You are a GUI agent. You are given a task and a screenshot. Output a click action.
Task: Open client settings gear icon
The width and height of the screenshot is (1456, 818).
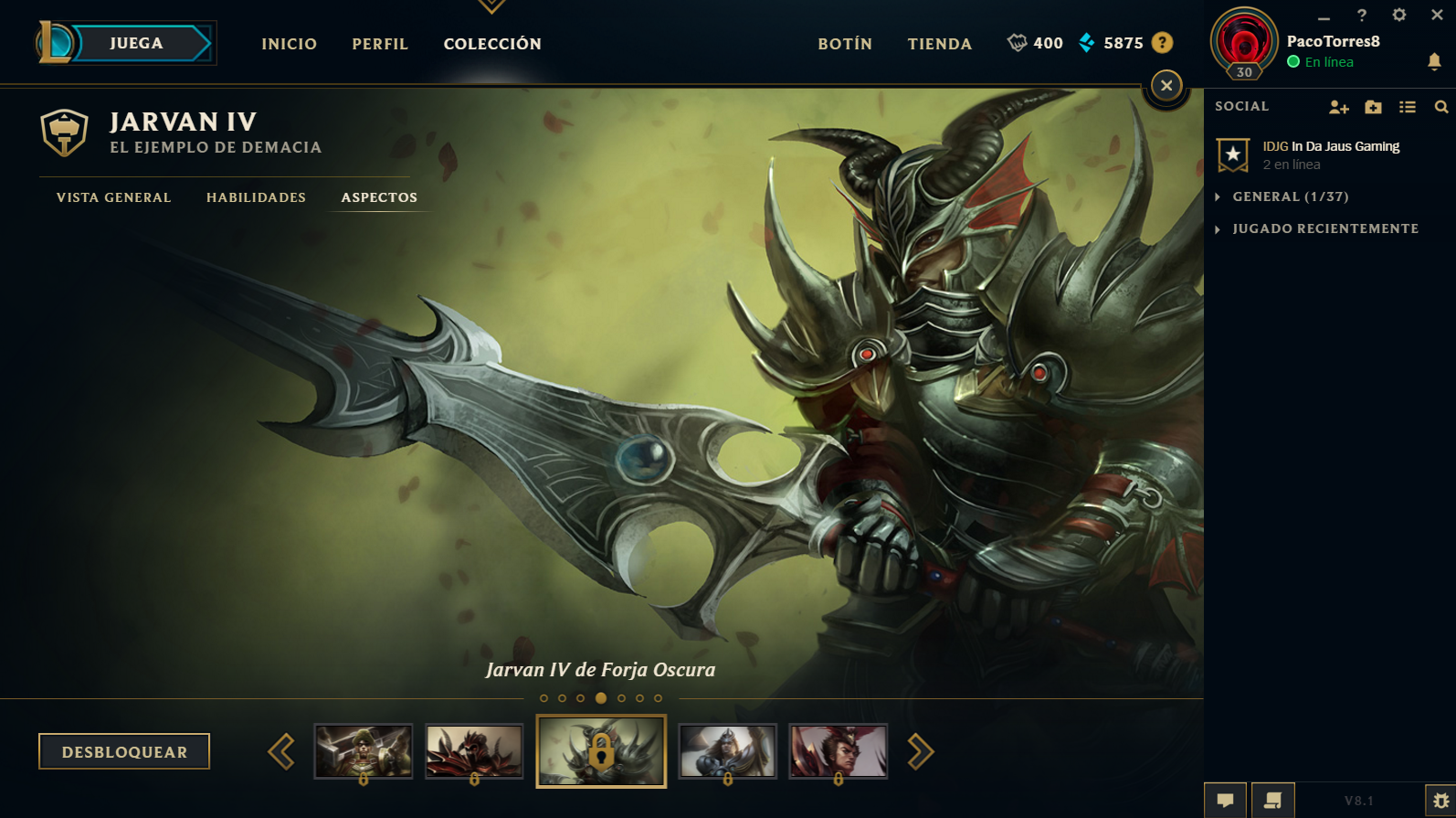1398,15
